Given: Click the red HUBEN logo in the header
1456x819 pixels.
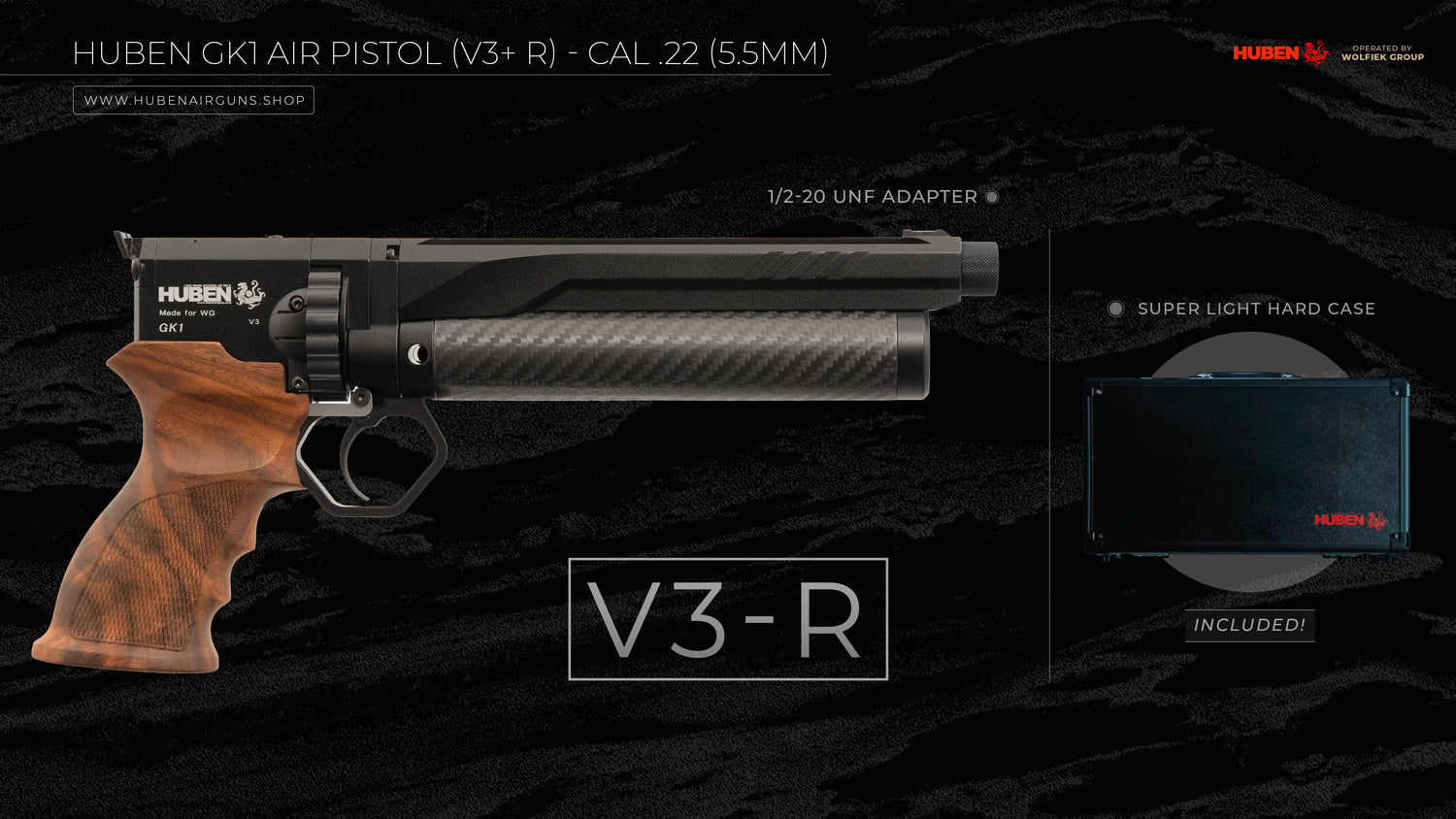Looking at the screenshot, I should click(x=1279, y=53).
